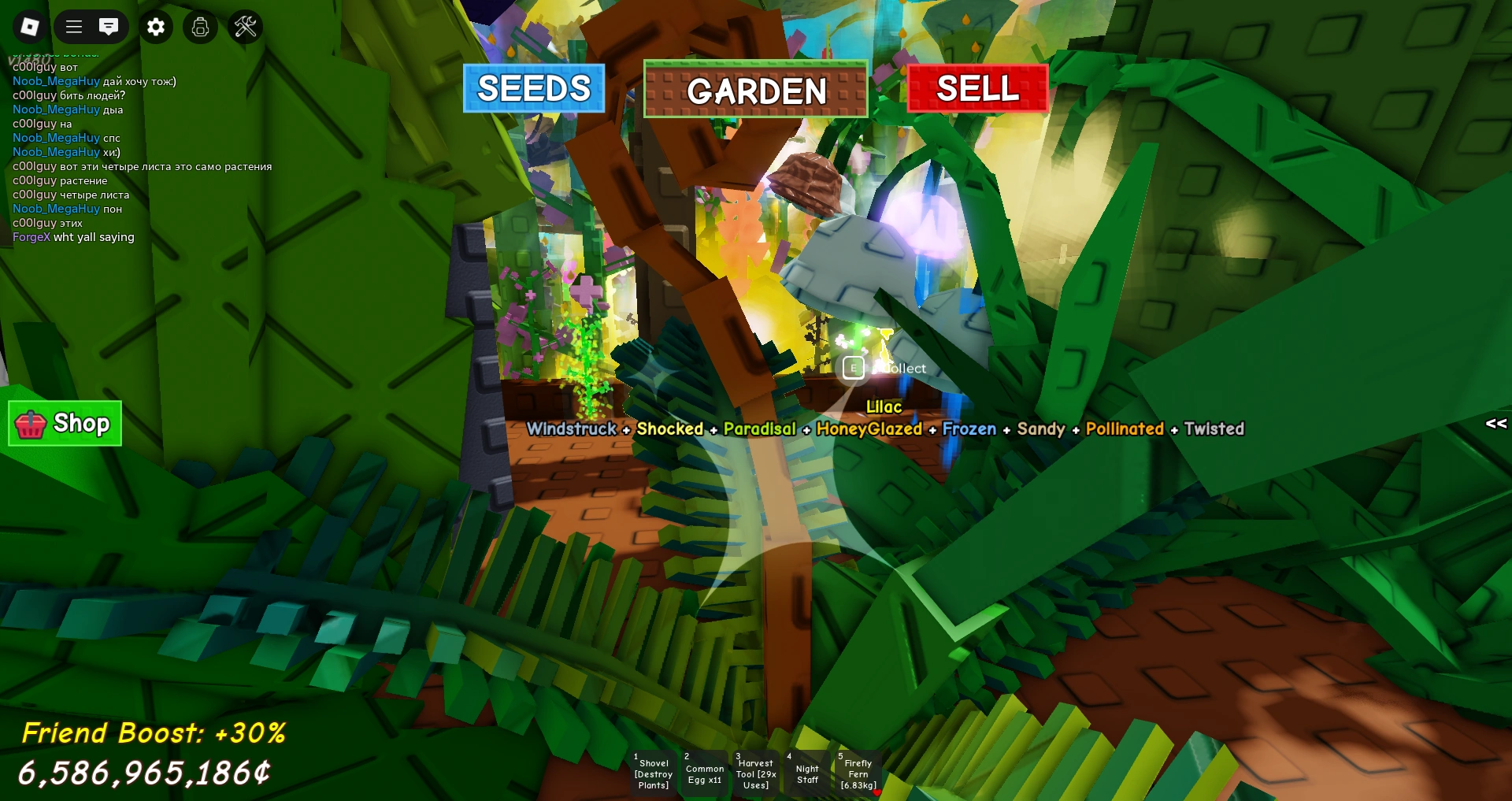This screenshot has height=801, width=1512.
Task: Equip the Night Staff from slot 4
Action: point(806,773)
